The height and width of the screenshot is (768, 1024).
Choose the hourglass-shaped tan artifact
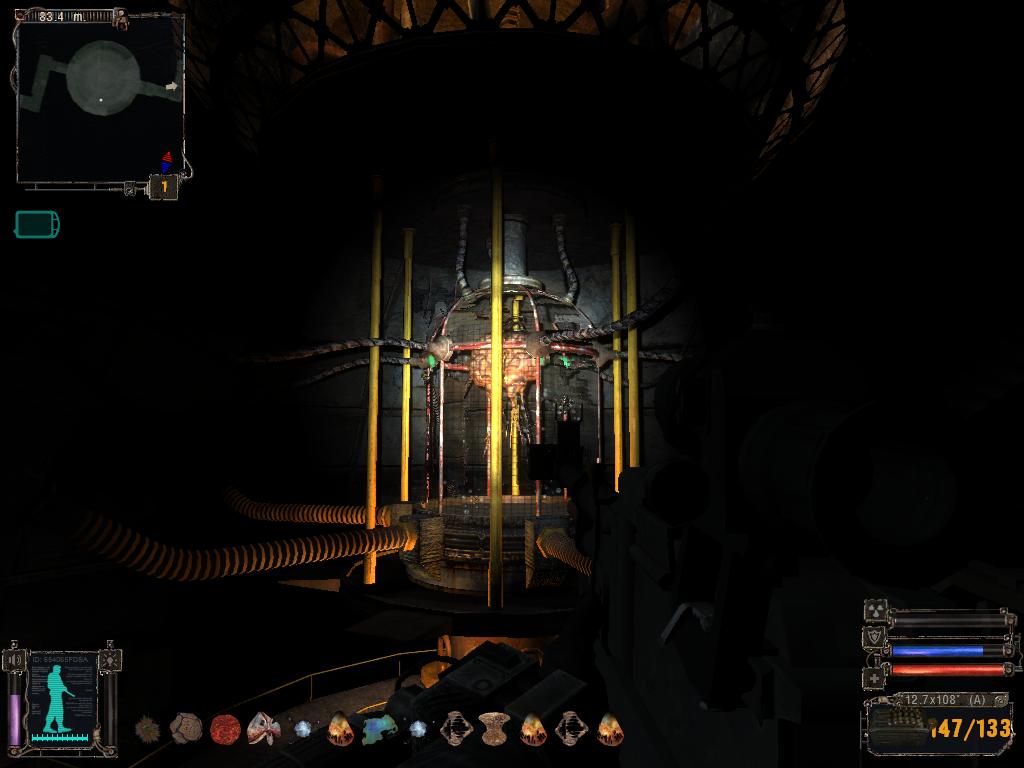pyautogui.click(x=493, y=728)
